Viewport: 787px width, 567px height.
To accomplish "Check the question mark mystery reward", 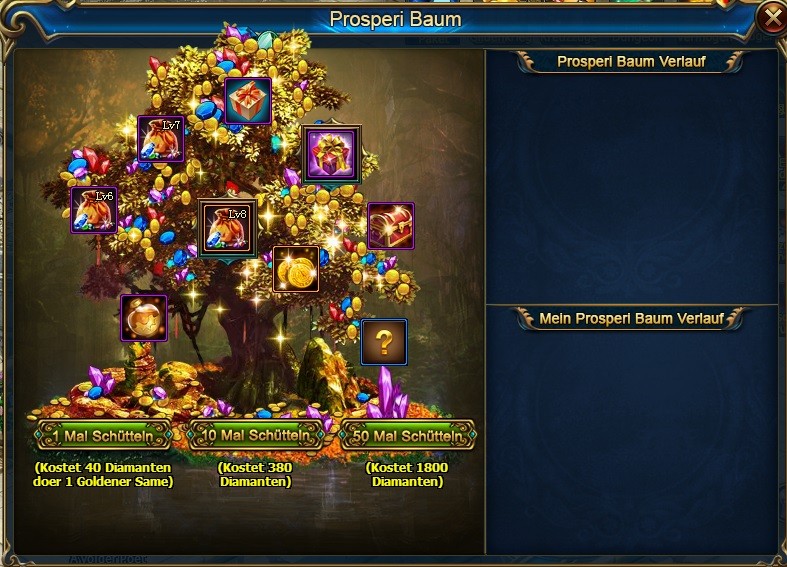I will pos(384,342).
